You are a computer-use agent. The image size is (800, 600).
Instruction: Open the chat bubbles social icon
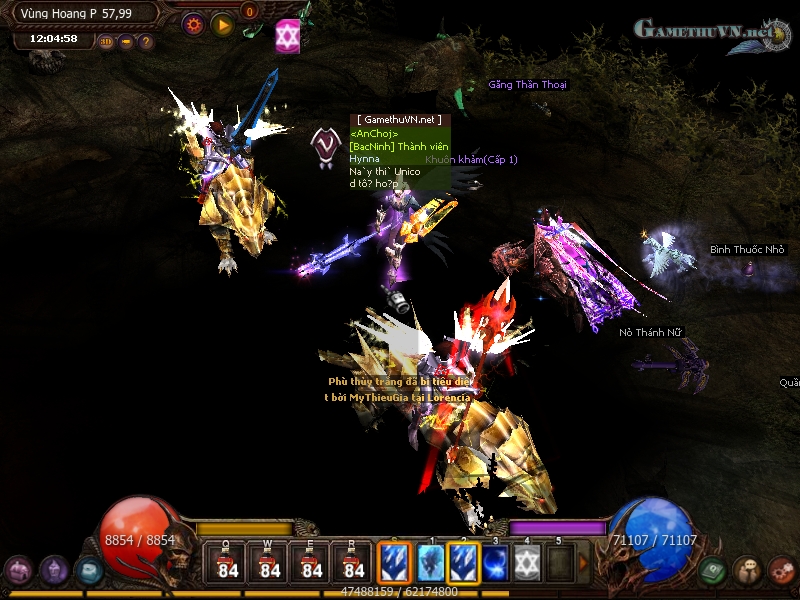[747, 570]
